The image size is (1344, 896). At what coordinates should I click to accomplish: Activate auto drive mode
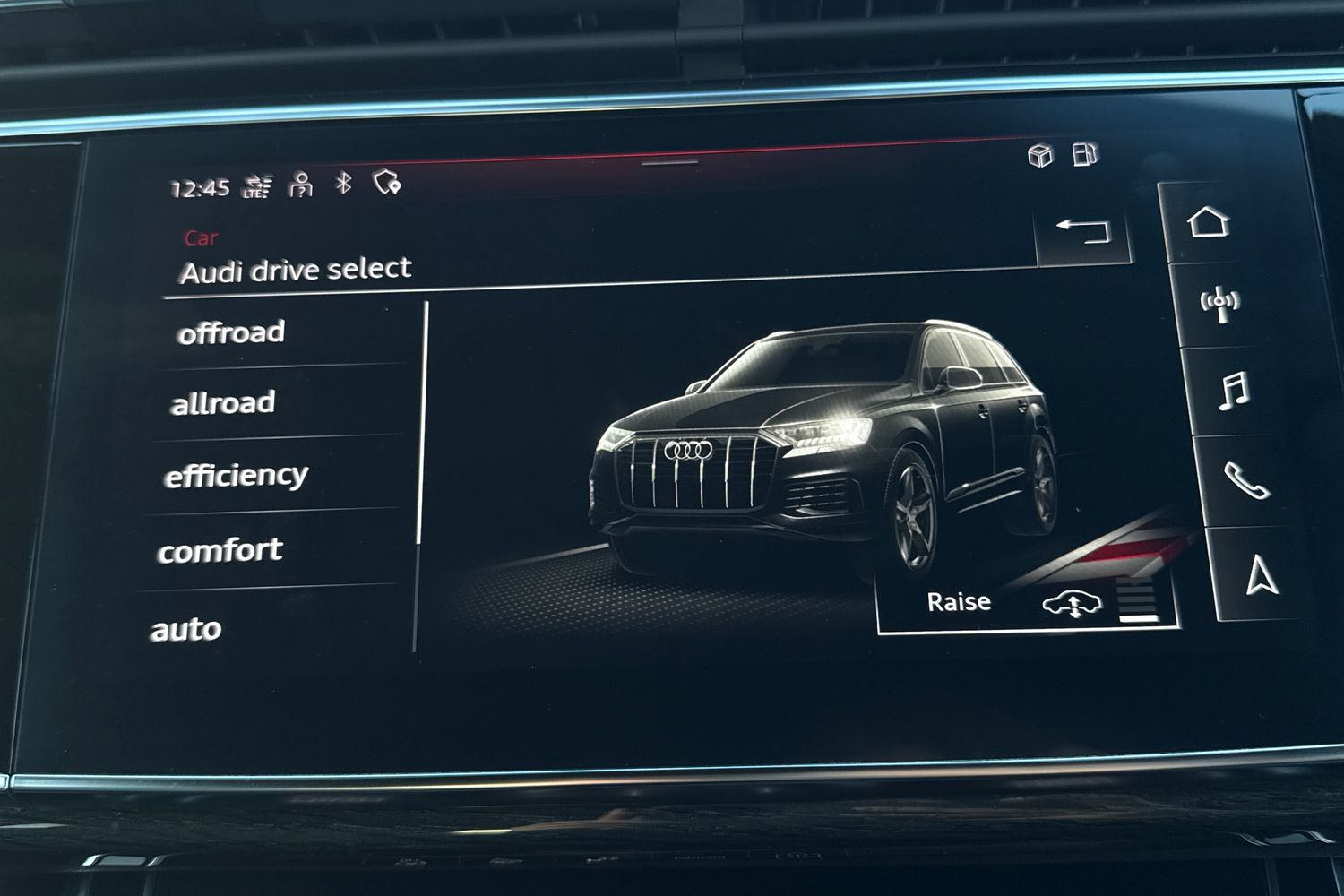[190, 627]
